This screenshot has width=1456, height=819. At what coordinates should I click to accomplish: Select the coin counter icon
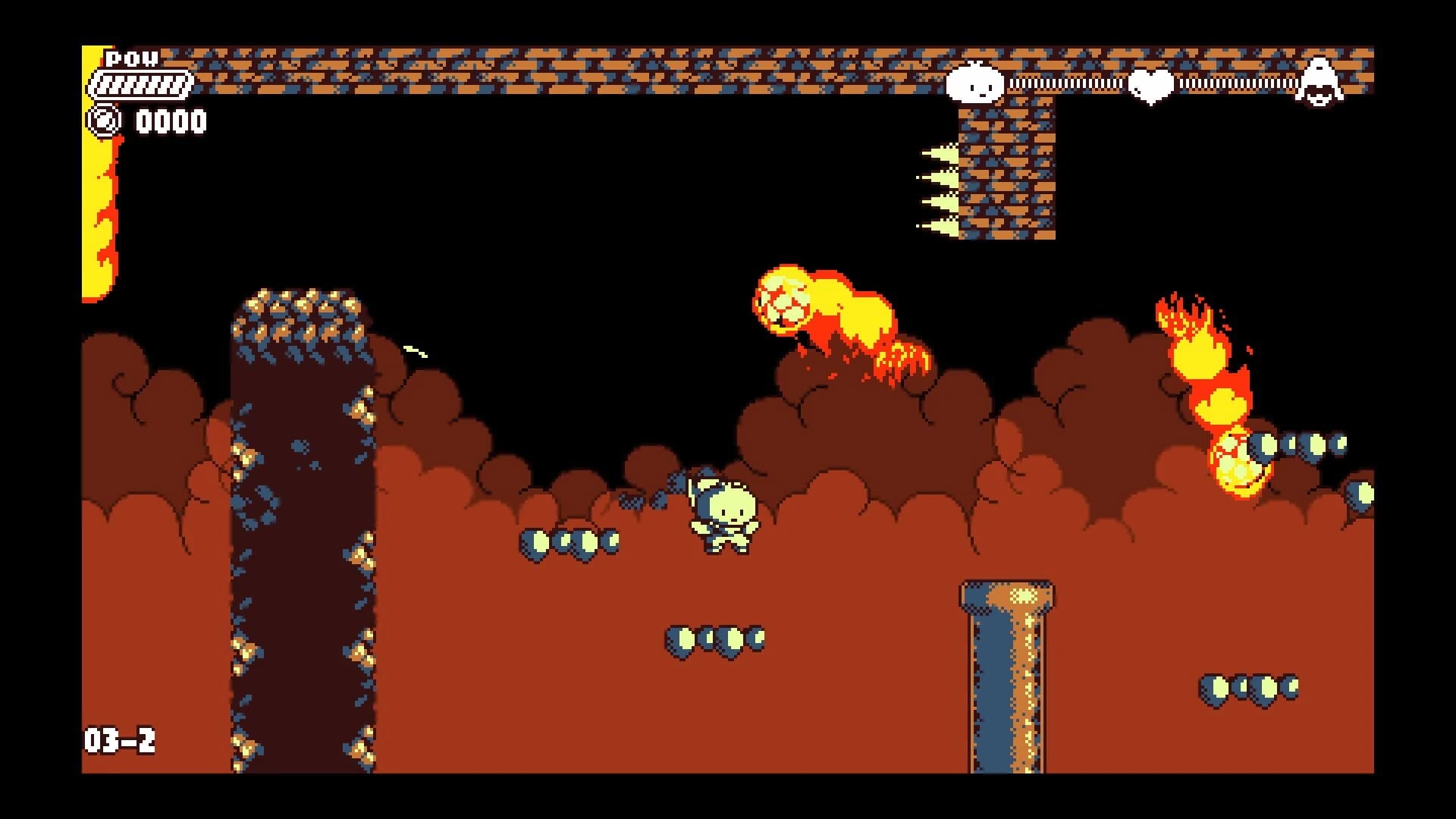click(x=104, y=119)
